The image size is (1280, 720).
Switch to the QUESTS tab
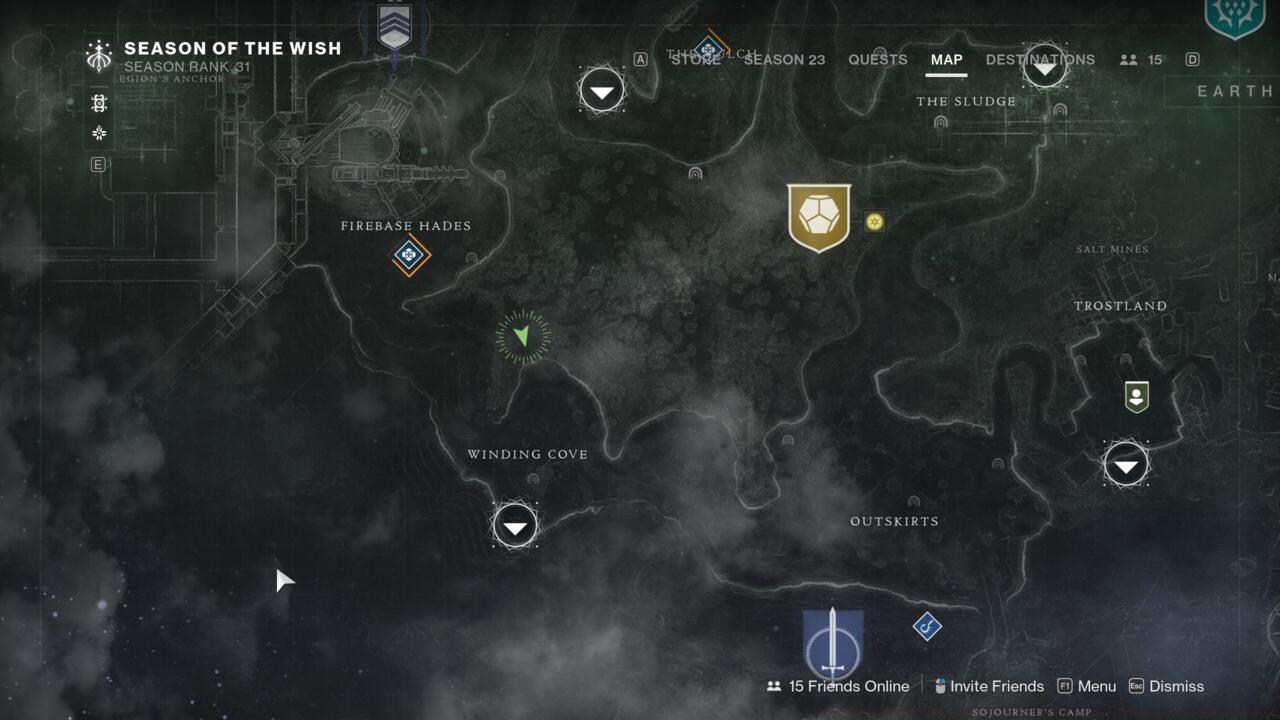coord(877,60)
